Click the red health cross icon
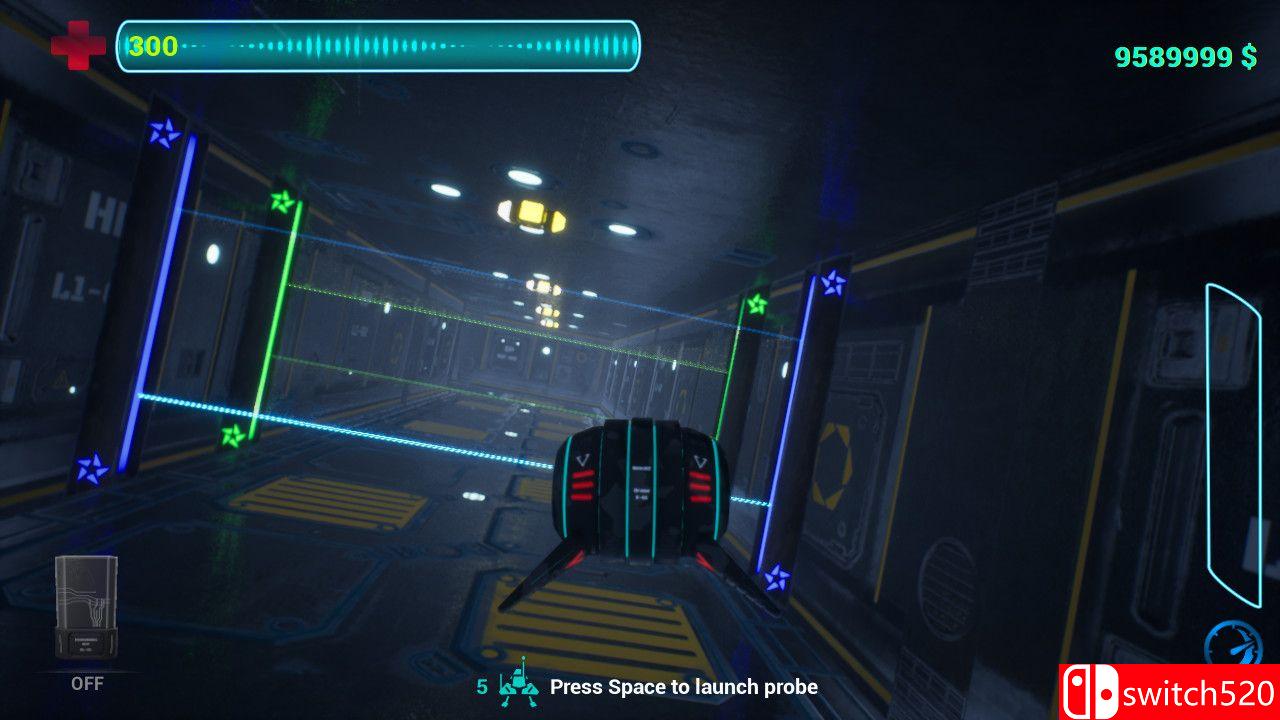Screen dimensions: 1280x720 coord(81,42)
